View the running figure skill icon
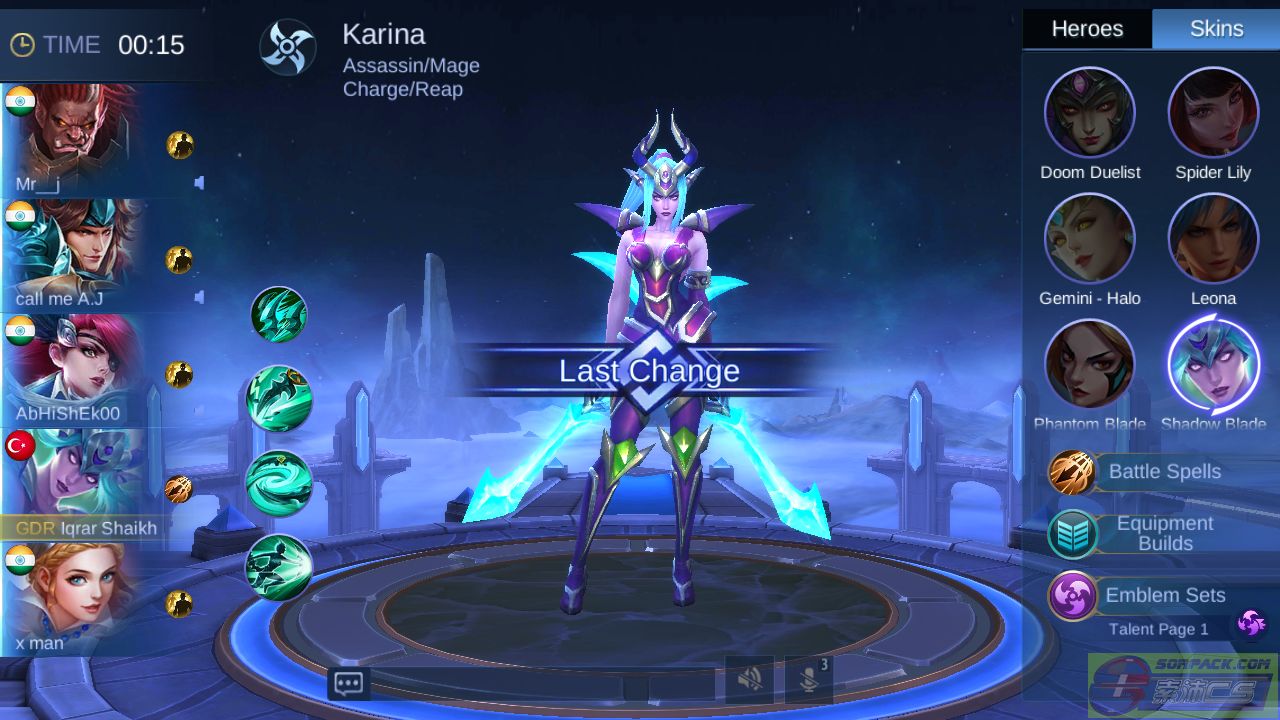1280x720 pixels. 279,568
